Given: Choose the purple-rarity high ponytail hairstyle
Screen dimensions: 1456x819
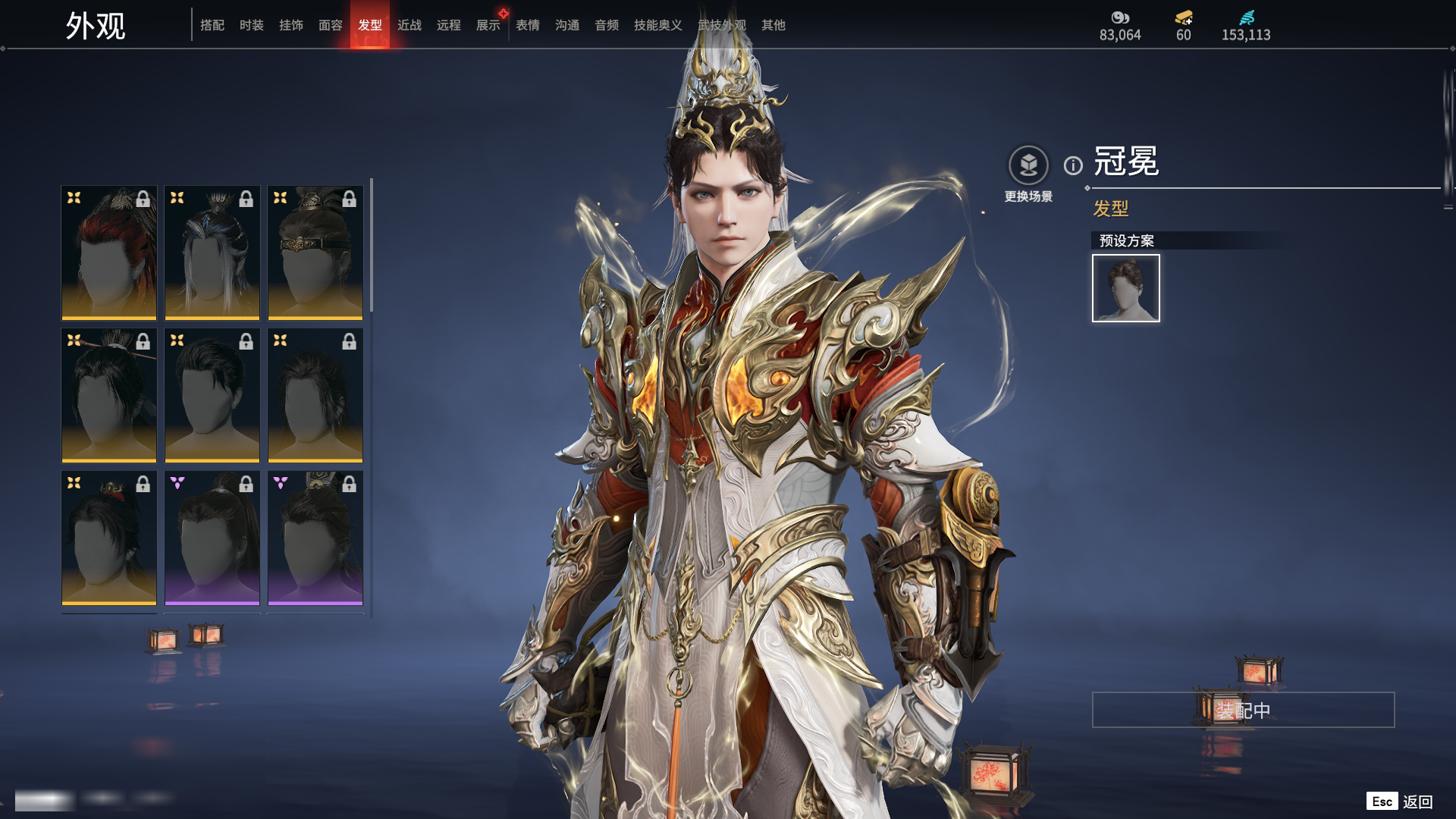Looking at the screenshot, I should [212, 538].
